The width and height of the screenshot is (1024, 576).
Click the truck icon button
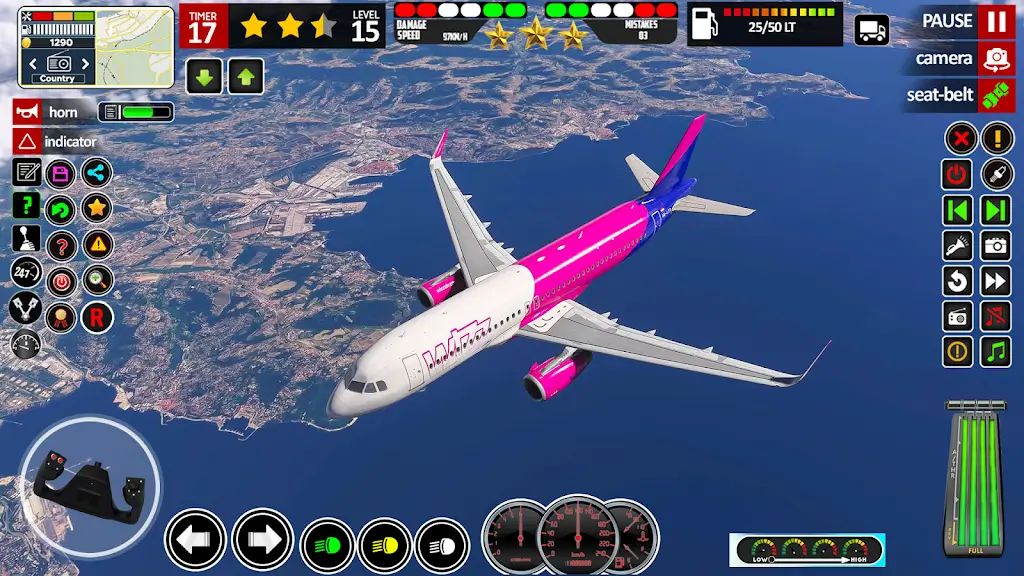[872, 30]
